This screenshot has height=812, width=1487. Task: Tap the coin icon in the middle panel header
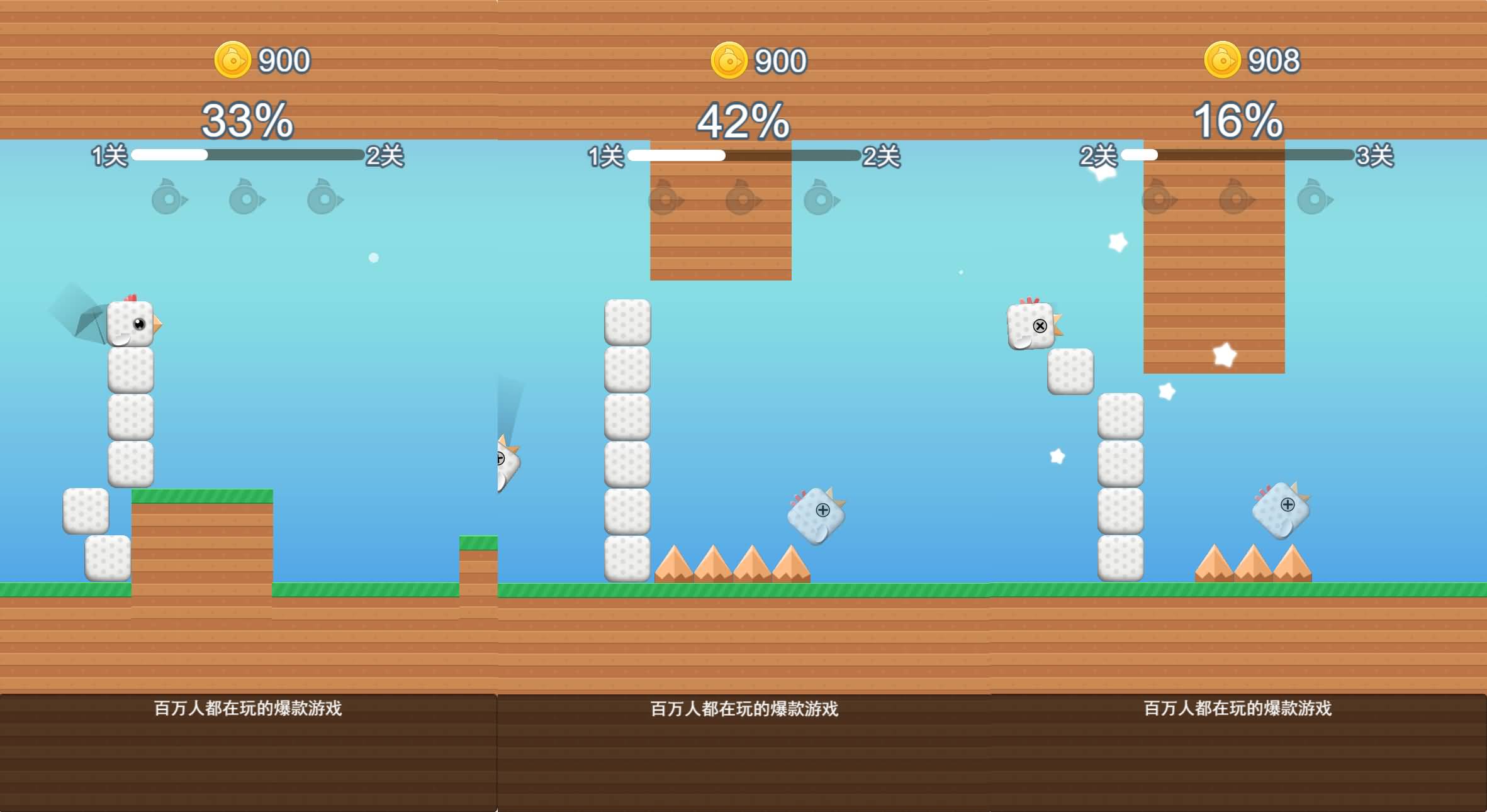[729, 60]
